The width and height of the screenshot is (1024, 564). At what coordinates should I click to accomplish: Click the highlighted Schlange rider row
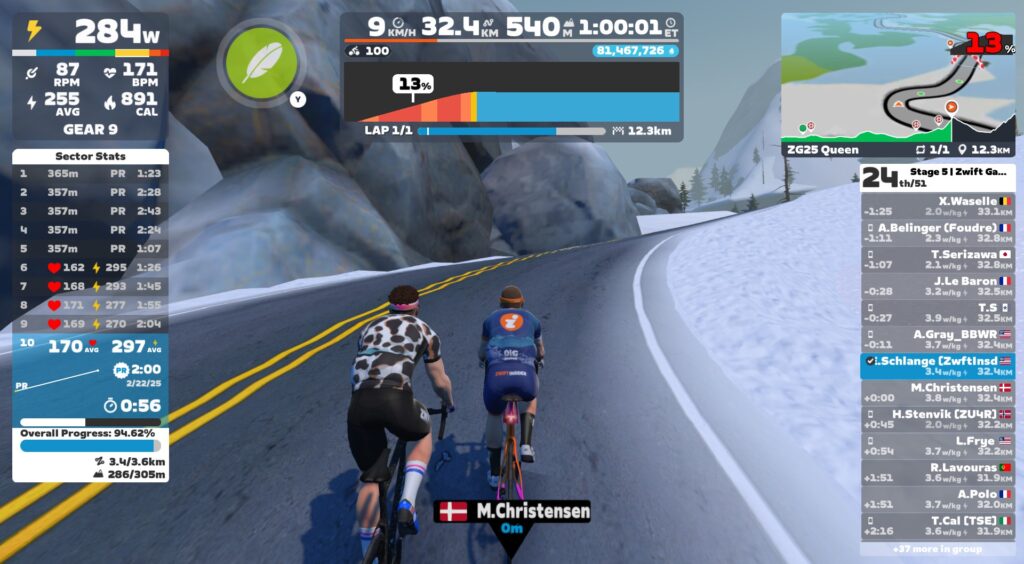(937, 366)
